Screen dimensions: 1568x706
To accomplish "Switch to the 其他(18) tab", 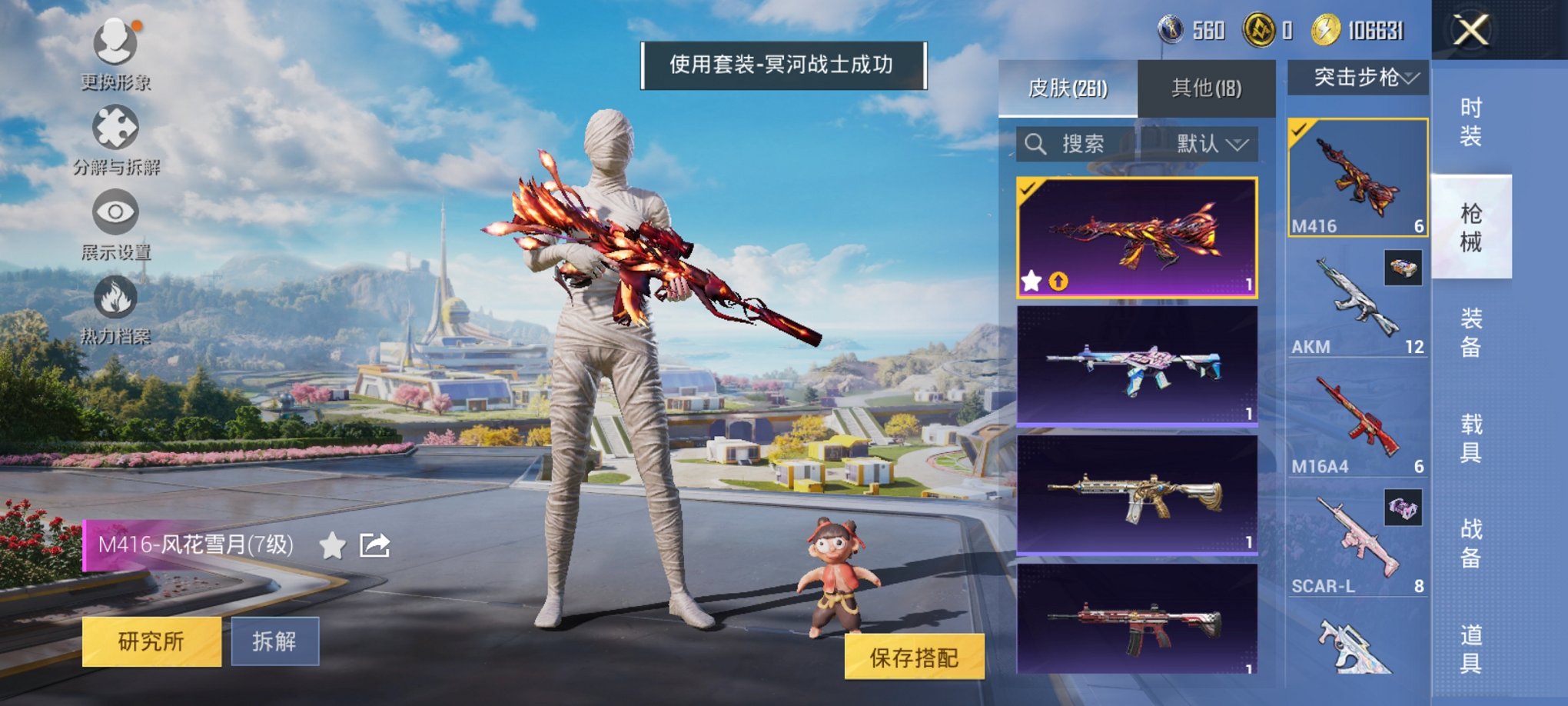I will tap(1208, 87).
